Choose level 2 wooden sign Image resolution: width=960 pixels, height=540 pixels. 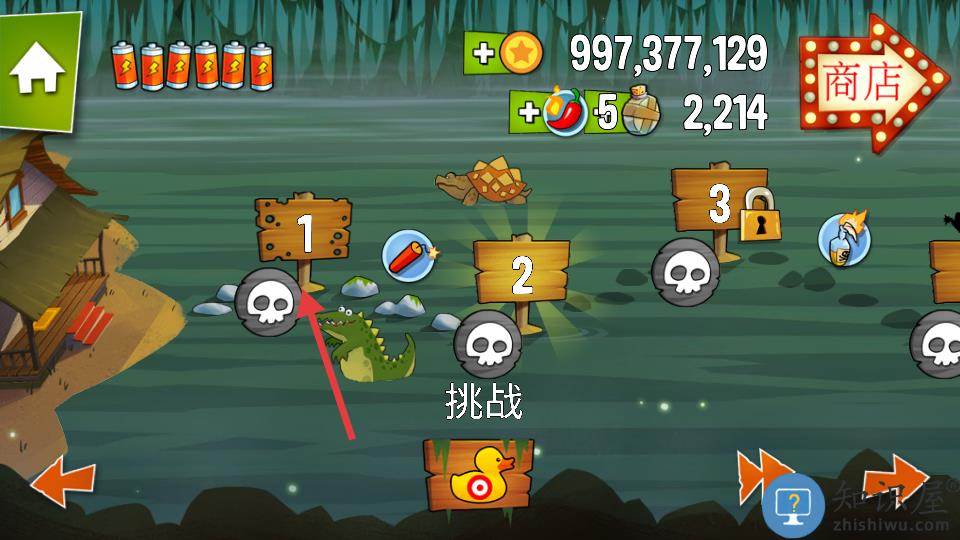point(521,272)
